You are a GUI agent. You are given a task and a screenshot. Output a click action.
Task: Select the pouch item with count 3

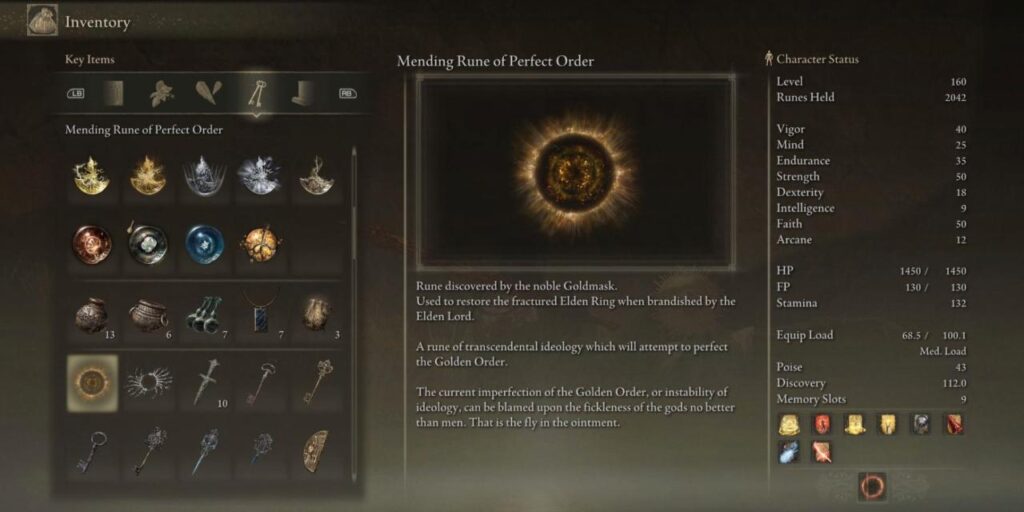[x=316, y=314]
